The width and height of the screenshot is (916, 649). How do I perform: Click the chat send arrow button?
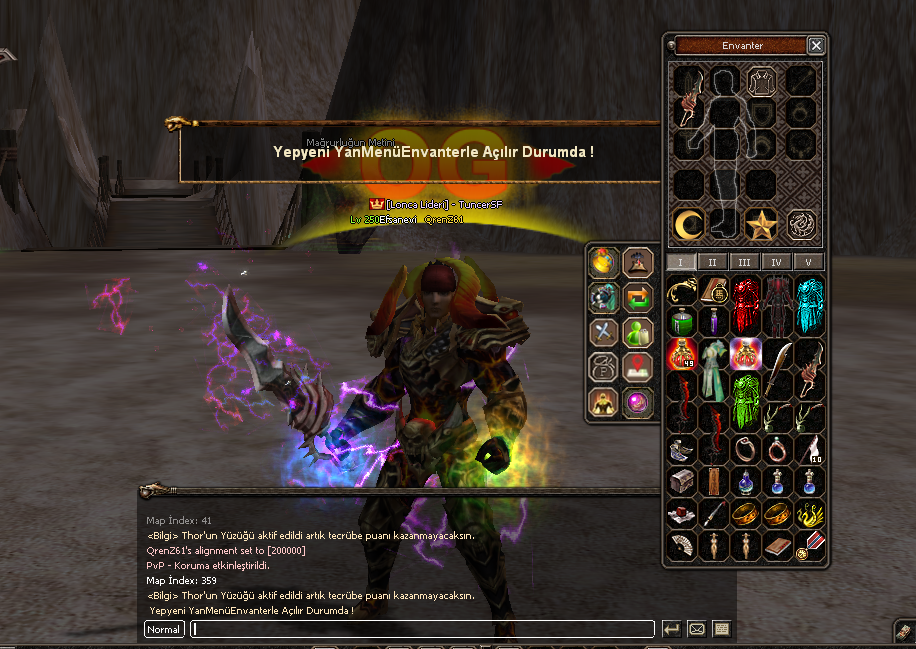point(672,629)
